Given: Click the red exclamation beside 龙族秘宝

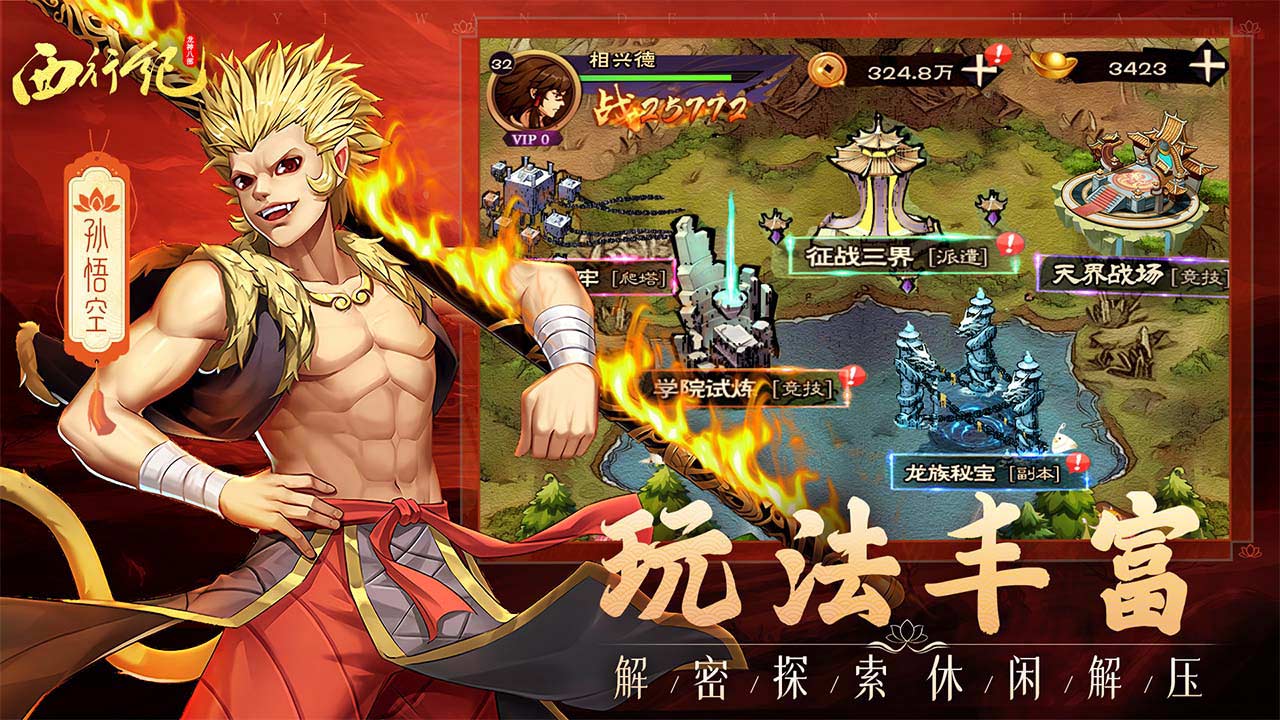Looking at the screenshot, I should pos(1076,461).
